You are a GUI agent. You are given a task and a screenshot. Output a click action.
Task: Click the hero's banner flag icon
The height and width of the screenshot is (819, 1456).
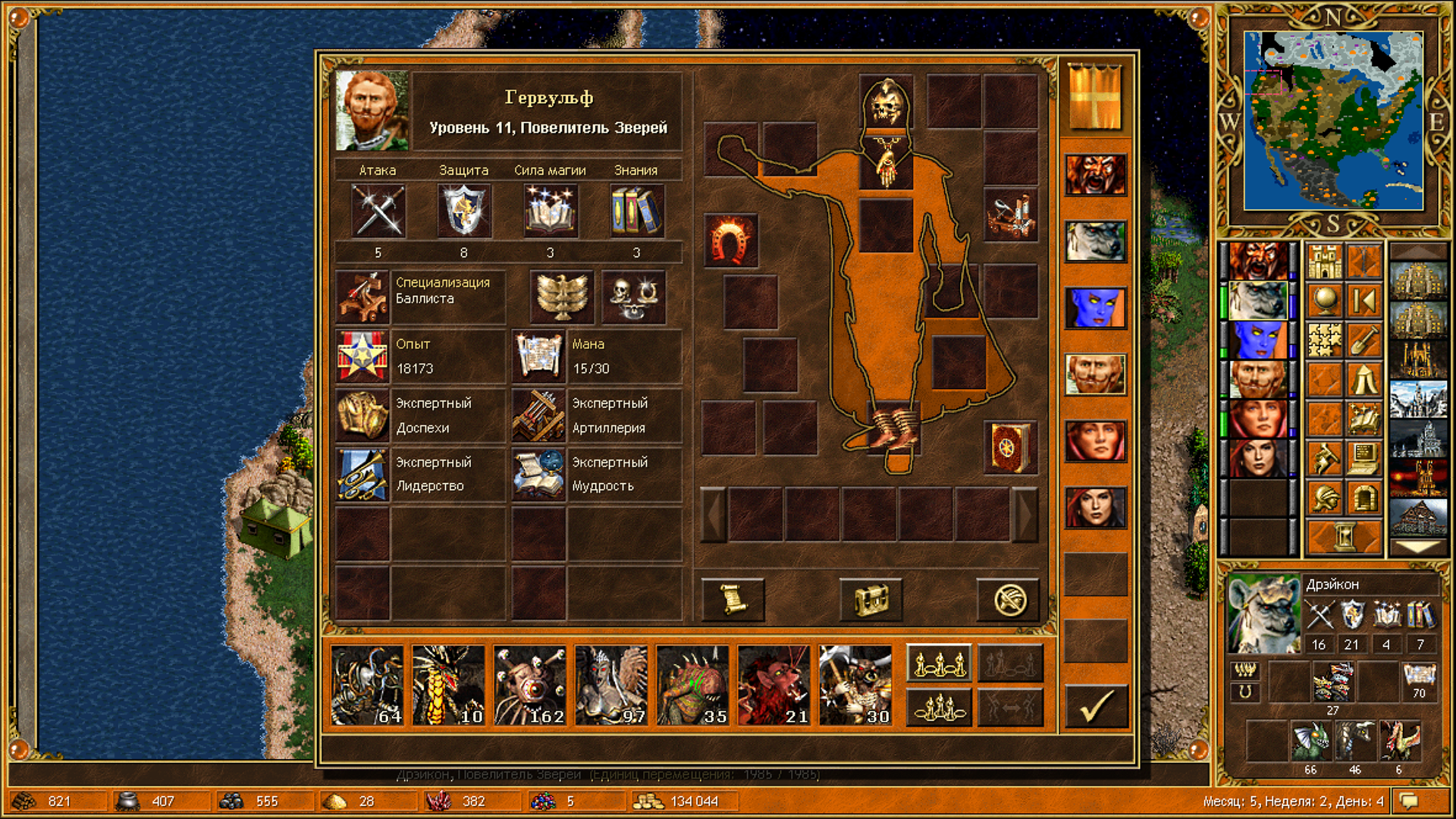(1094, 97)
